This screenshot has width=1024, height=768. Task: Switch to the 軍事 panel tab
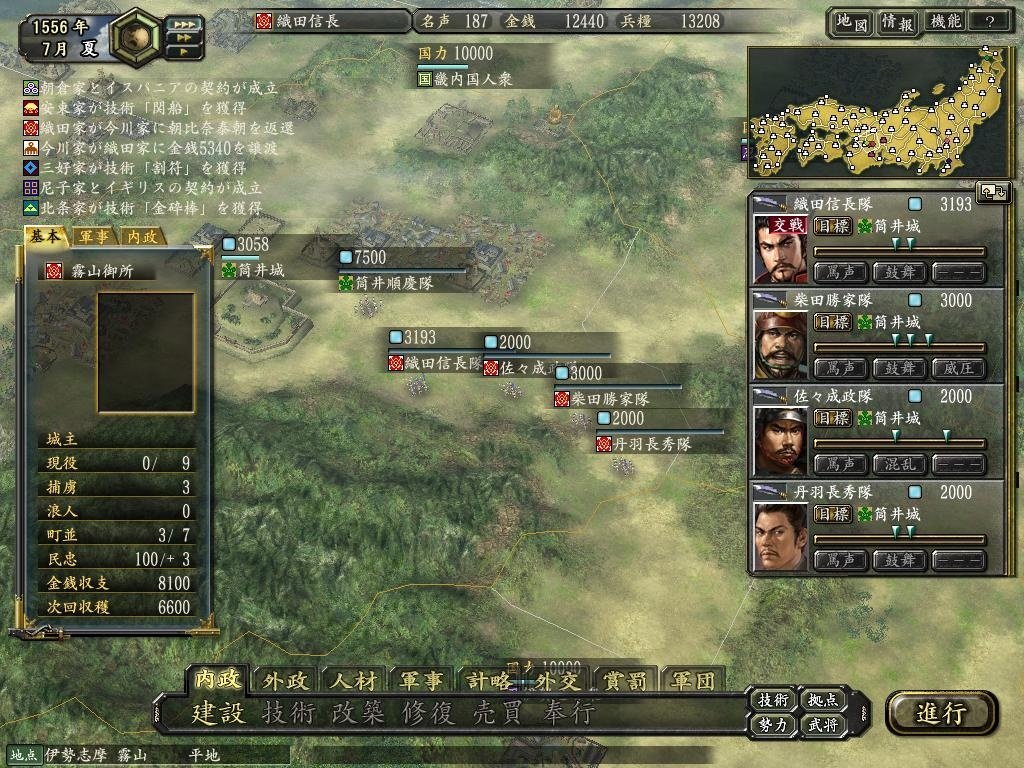pyautogui.click(x=95, y=237)
